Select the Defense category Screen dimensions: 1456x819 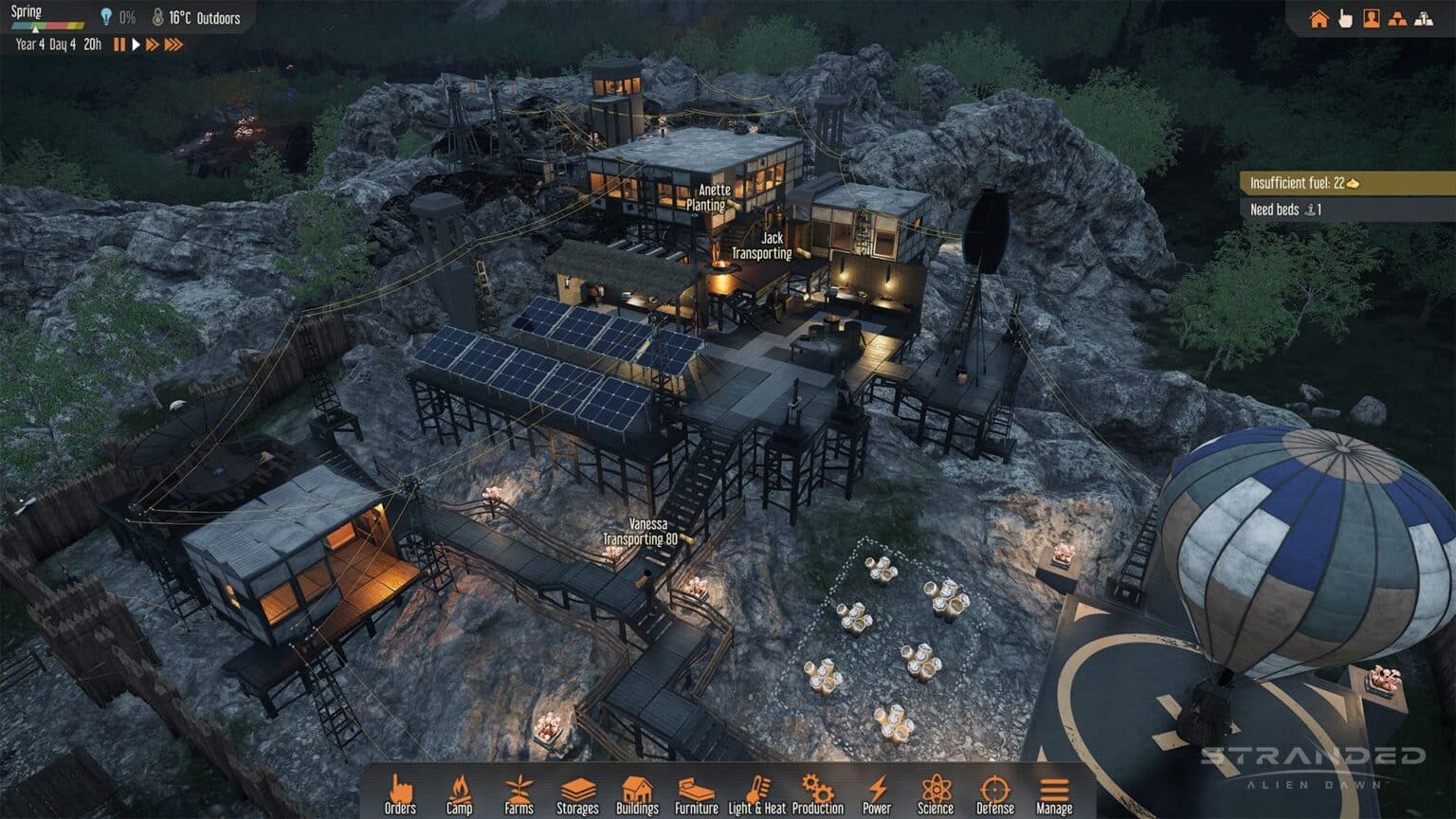[995, 794]
